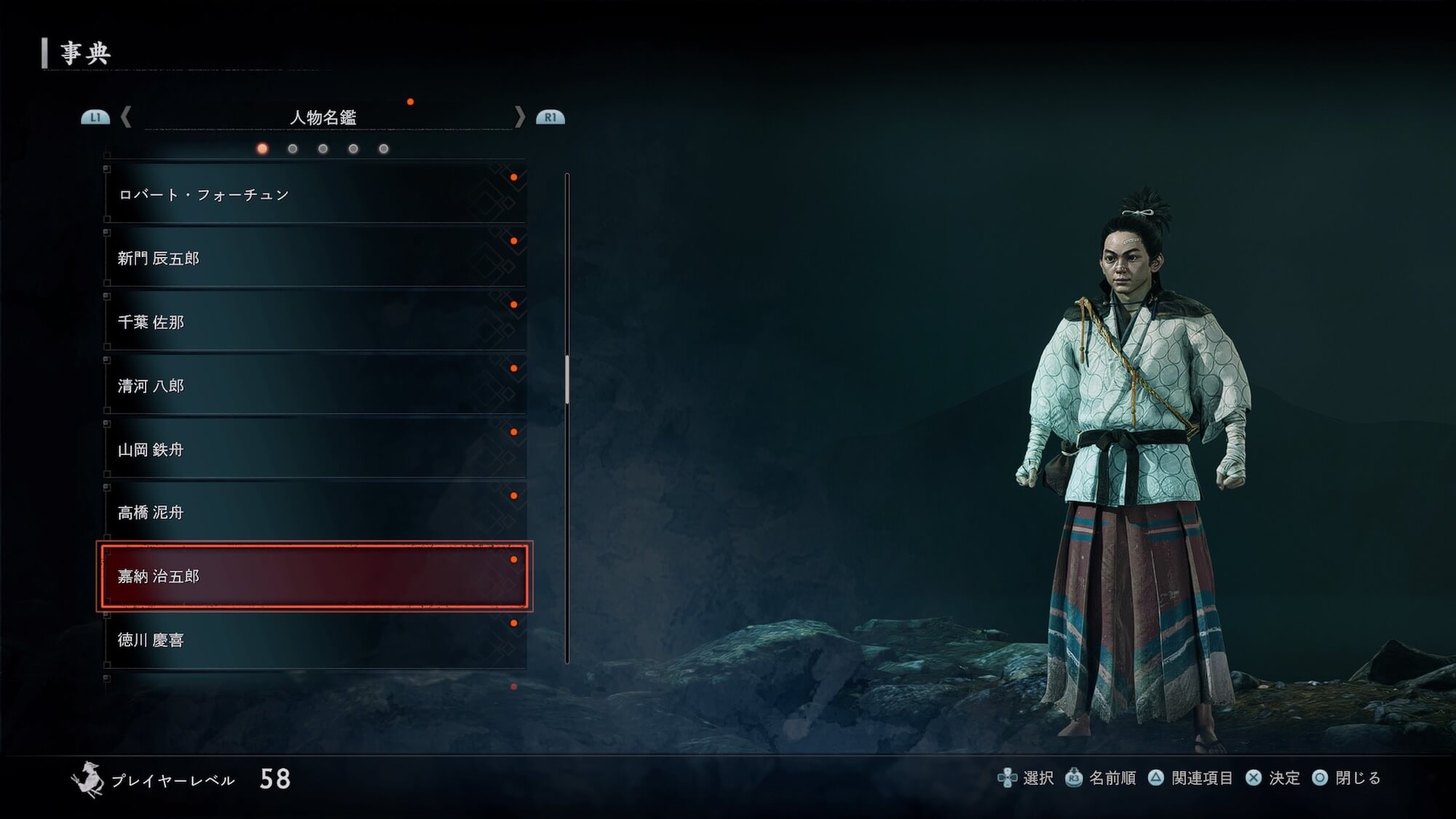Choose the 高橋 泥舟 entry
This screenshot has height=819, width=1456.
point(314,513)
